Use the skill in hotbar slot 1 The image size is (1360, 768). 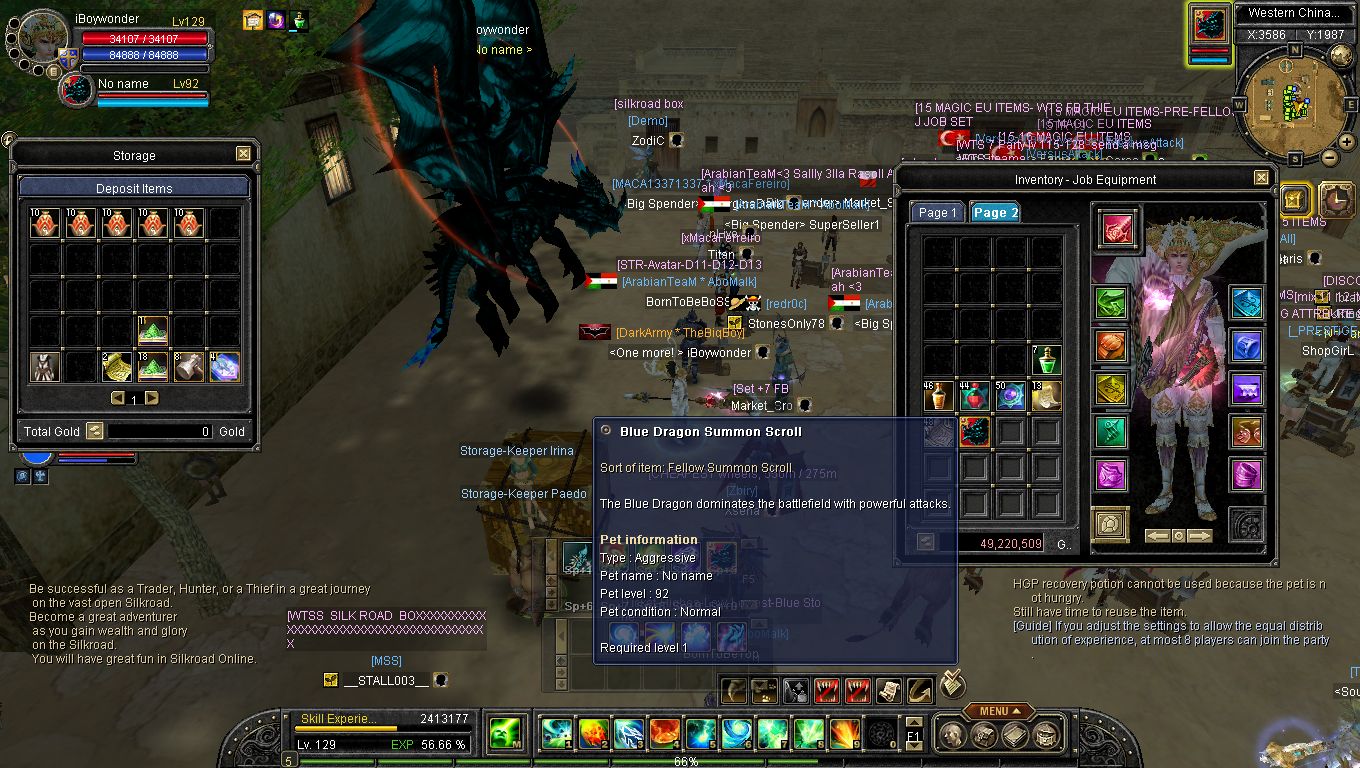pos(557,733)
